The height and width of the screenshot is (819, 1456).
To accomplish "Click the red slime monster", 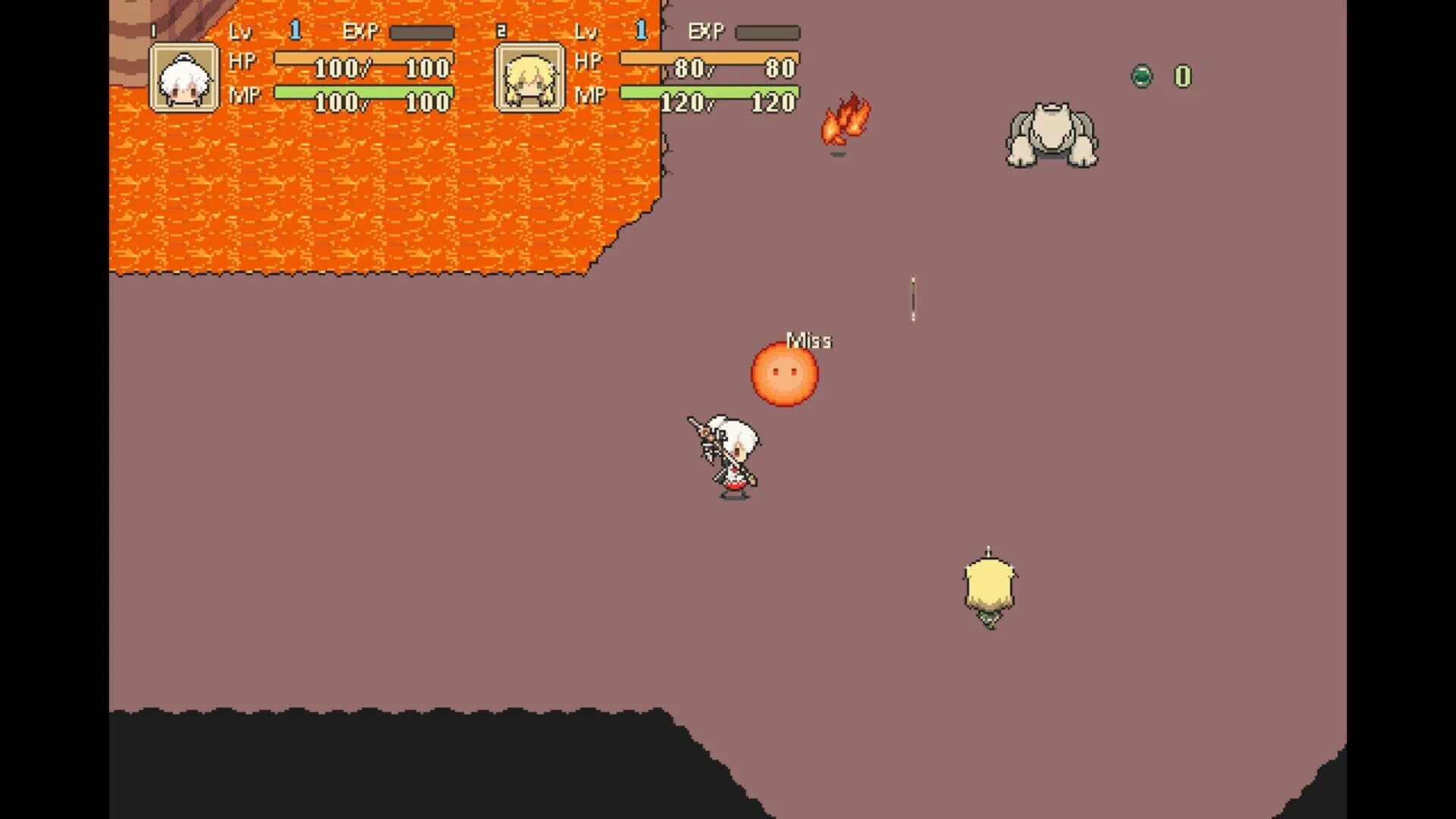I will coord(783,373).
